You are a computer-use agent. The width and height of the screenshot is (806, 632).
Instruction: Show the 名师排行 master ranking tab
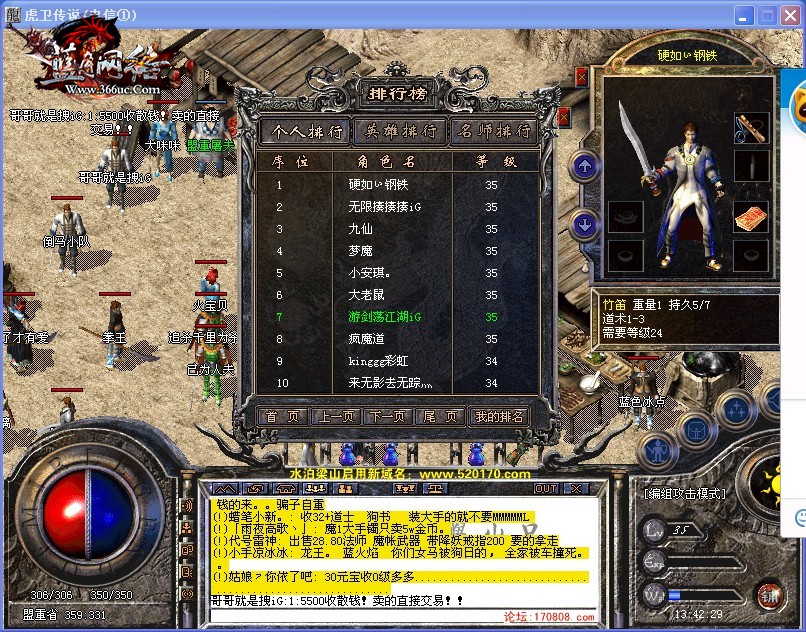(x=493, y=131)
